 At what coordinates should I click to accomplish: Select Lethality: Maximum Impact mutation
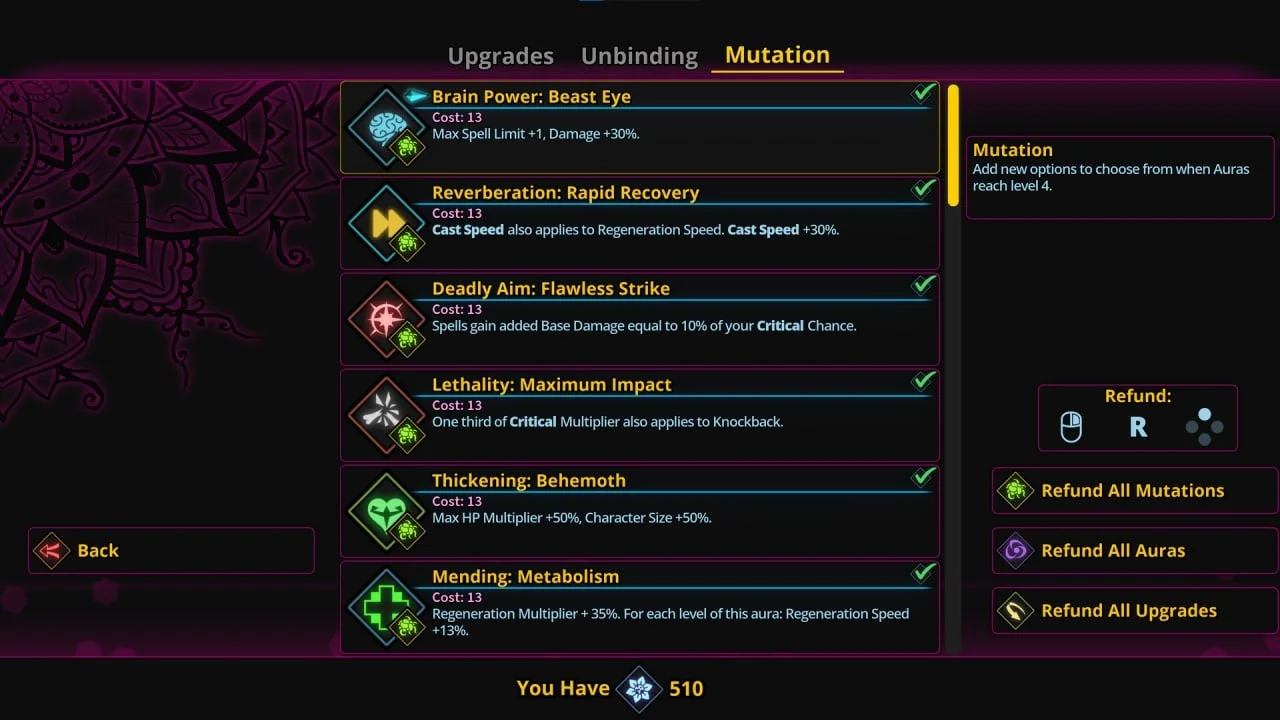tap(640, 416)
